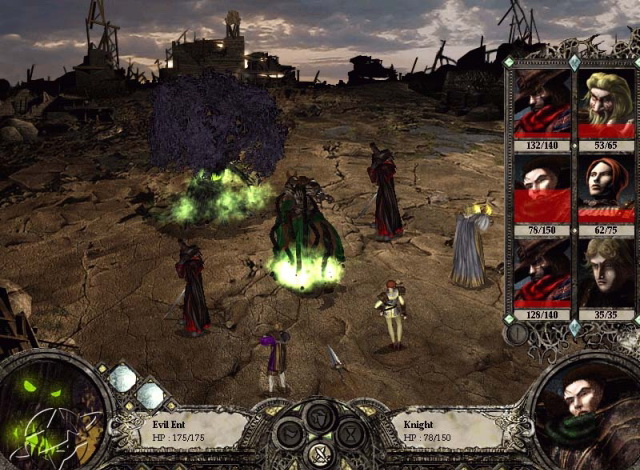
Task: Pick the Knight party portrait with 78/150 HP
Action: pos(541,188)
